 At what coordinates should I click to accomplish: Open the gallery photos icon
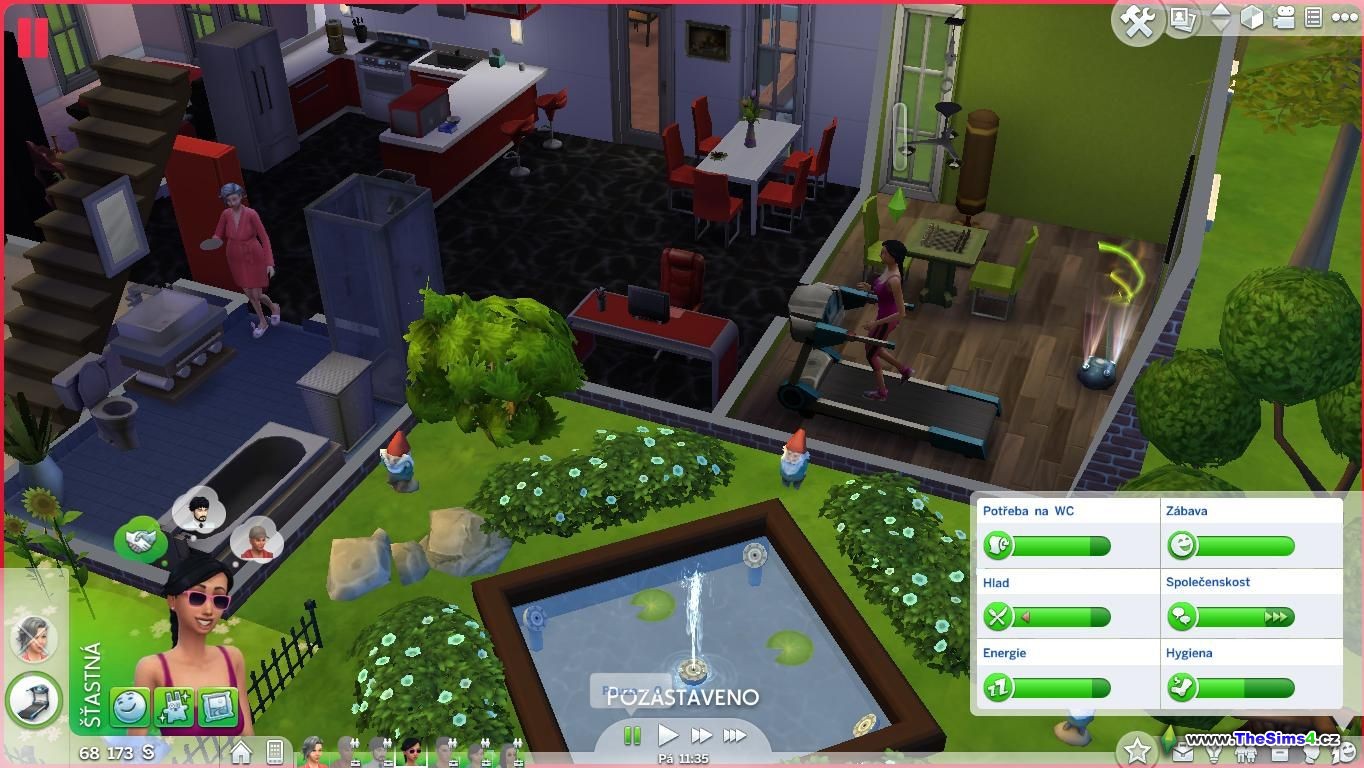coord(1184,19)
